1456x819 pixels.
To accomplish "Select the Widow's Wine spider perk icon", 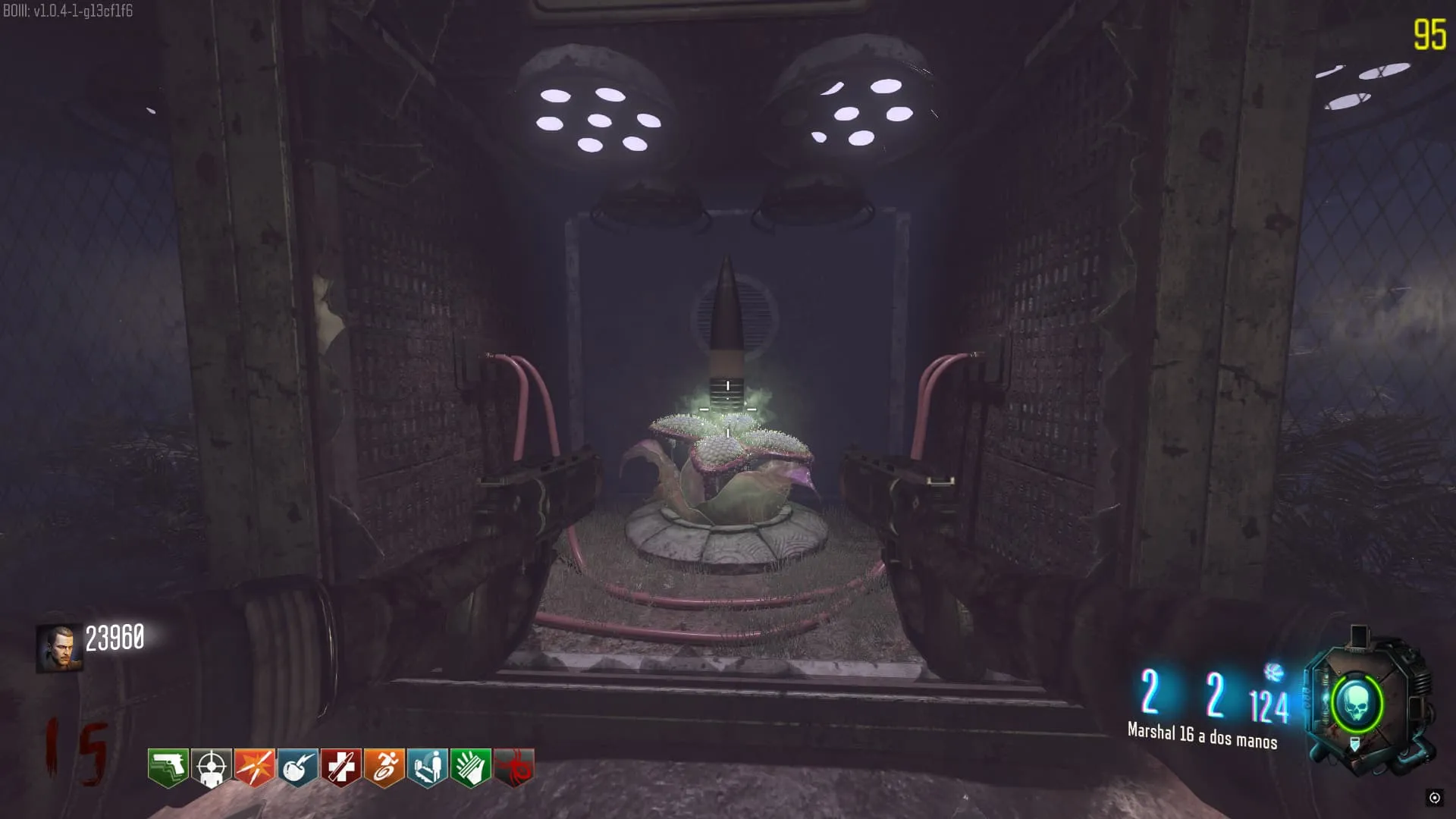I will pyautogui.click(x=513, y=767).
